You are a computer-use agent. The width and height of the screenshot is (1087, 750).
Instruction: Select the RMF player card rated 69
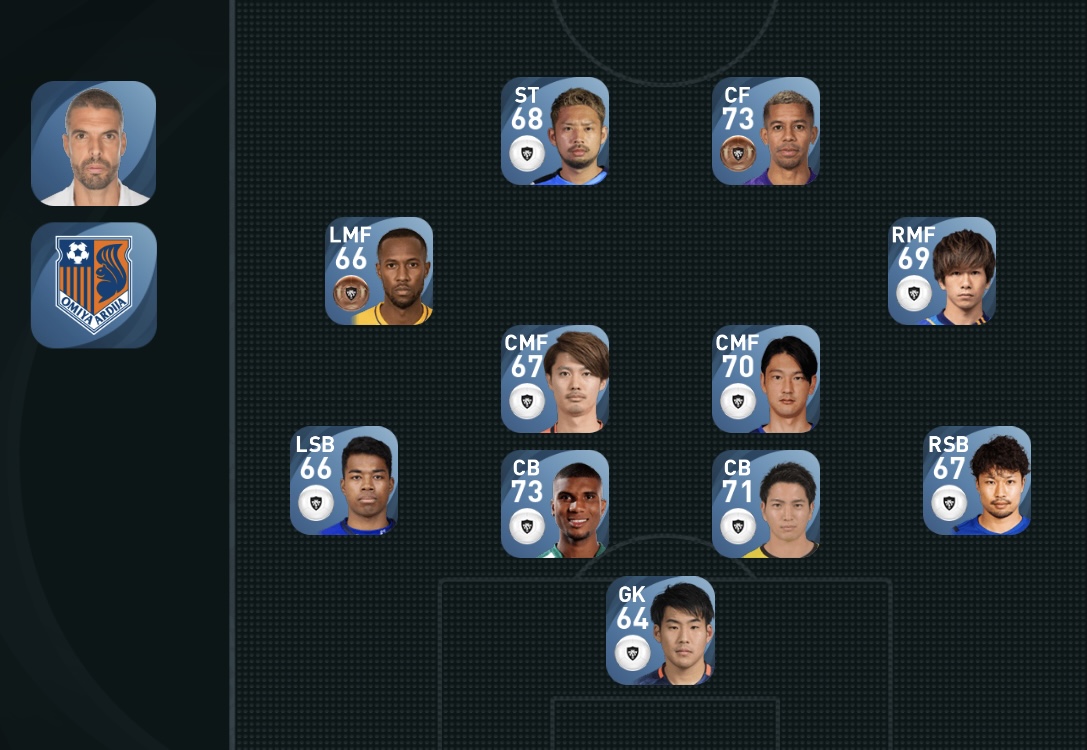(942, 271)
